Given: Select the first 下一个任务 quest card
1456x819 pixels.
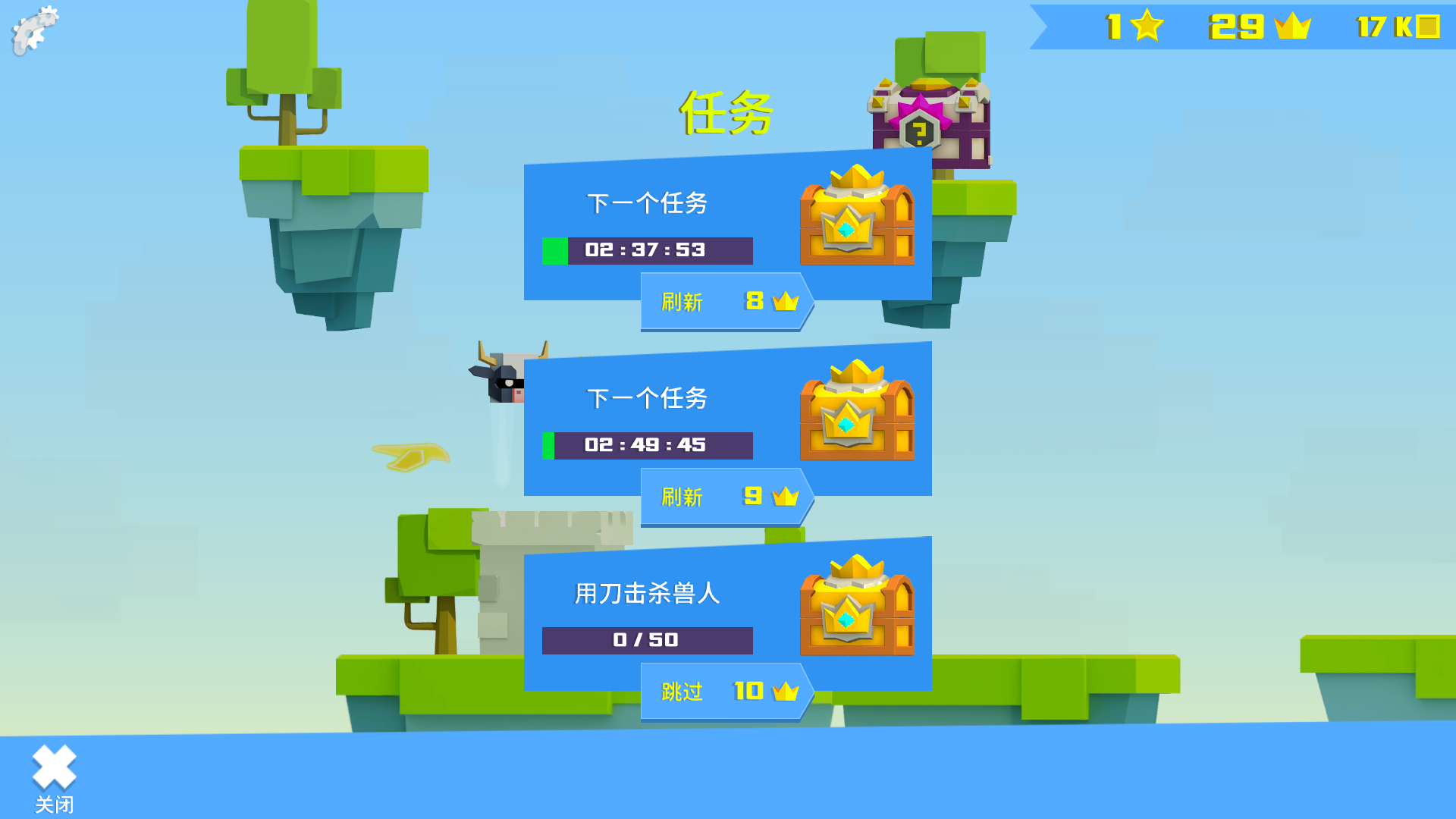Looking at the screenshot, I should [648, 201].
